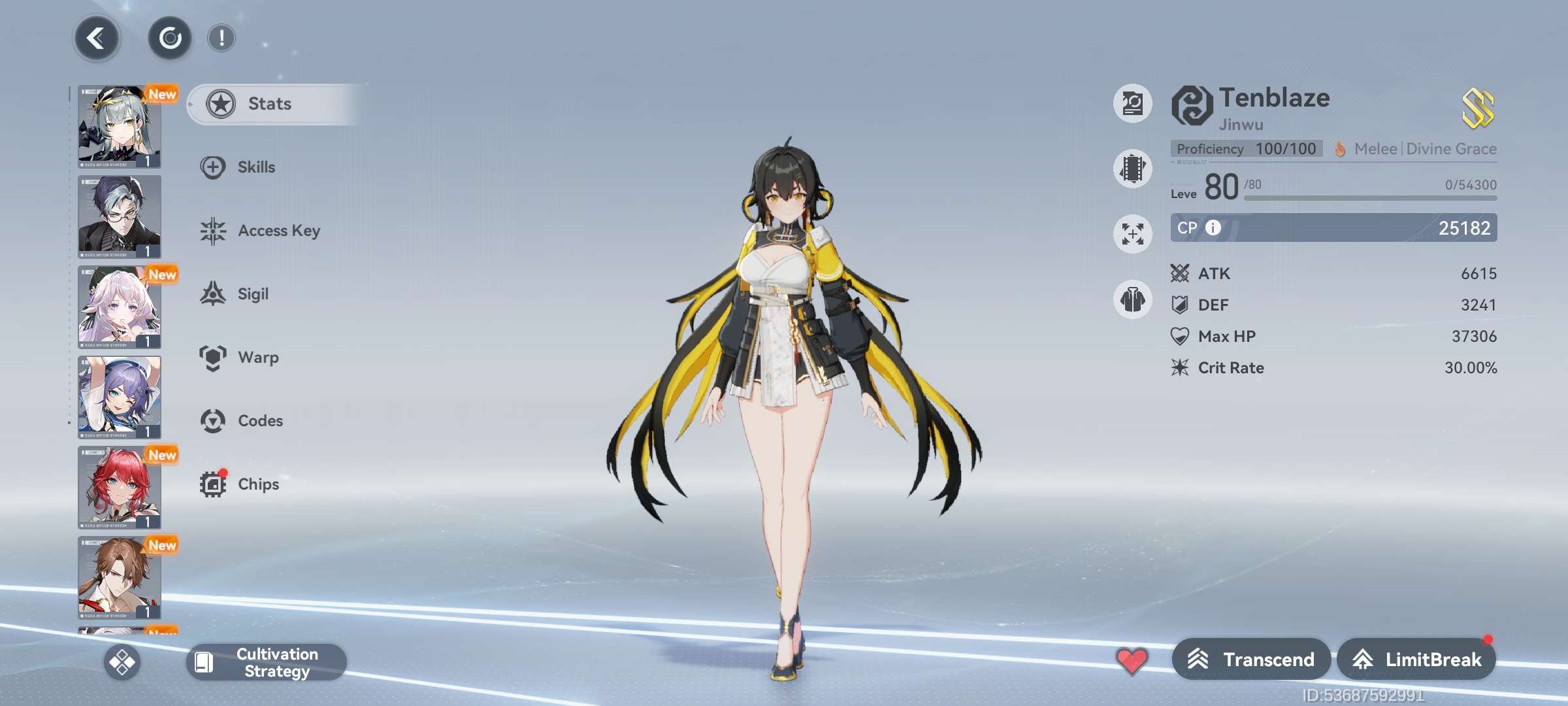Choose the red-haired character portrait

click(120, 488)
